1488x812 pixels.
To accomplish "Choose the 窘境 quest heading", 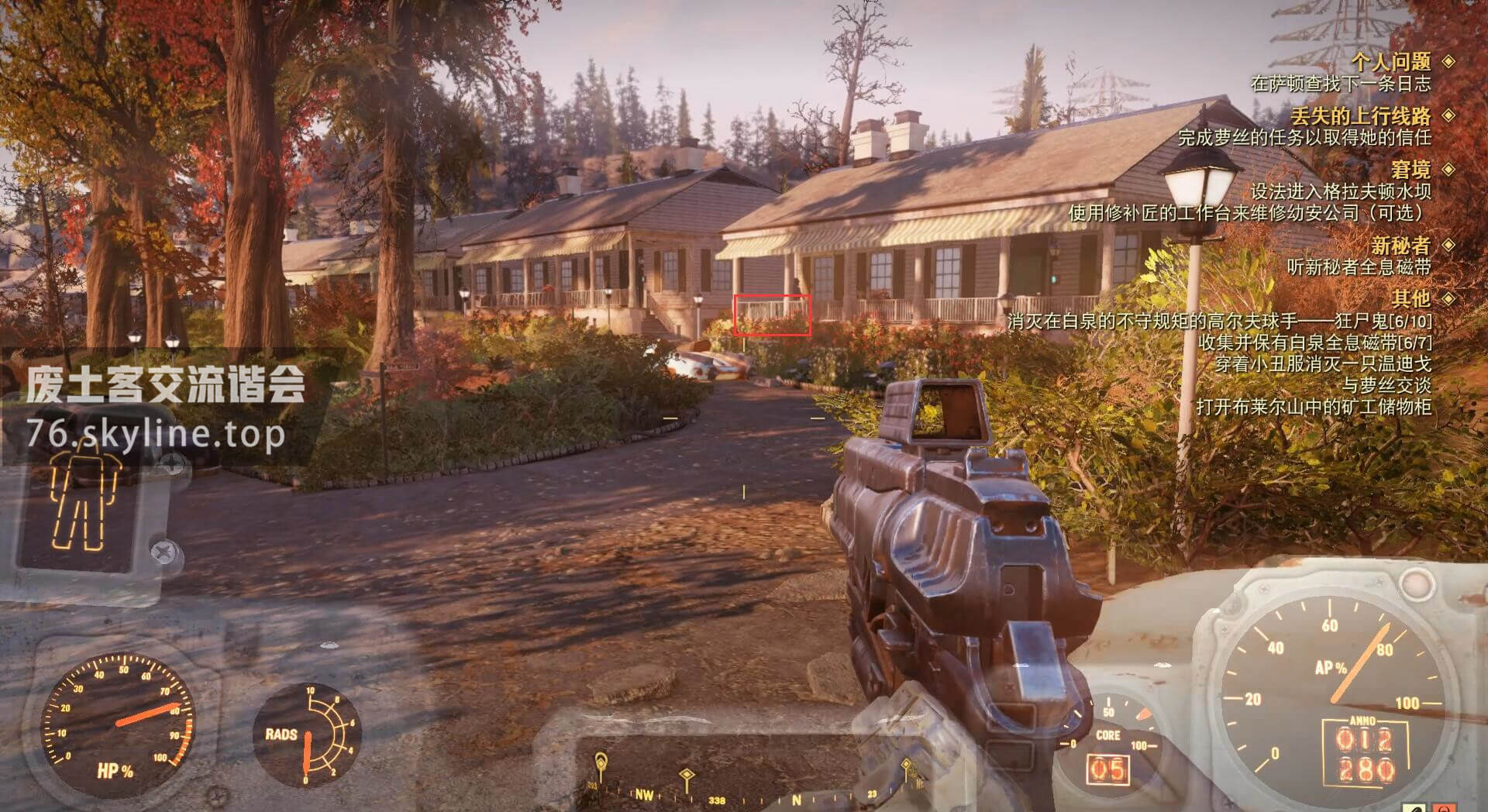I will click(1410, 169).
